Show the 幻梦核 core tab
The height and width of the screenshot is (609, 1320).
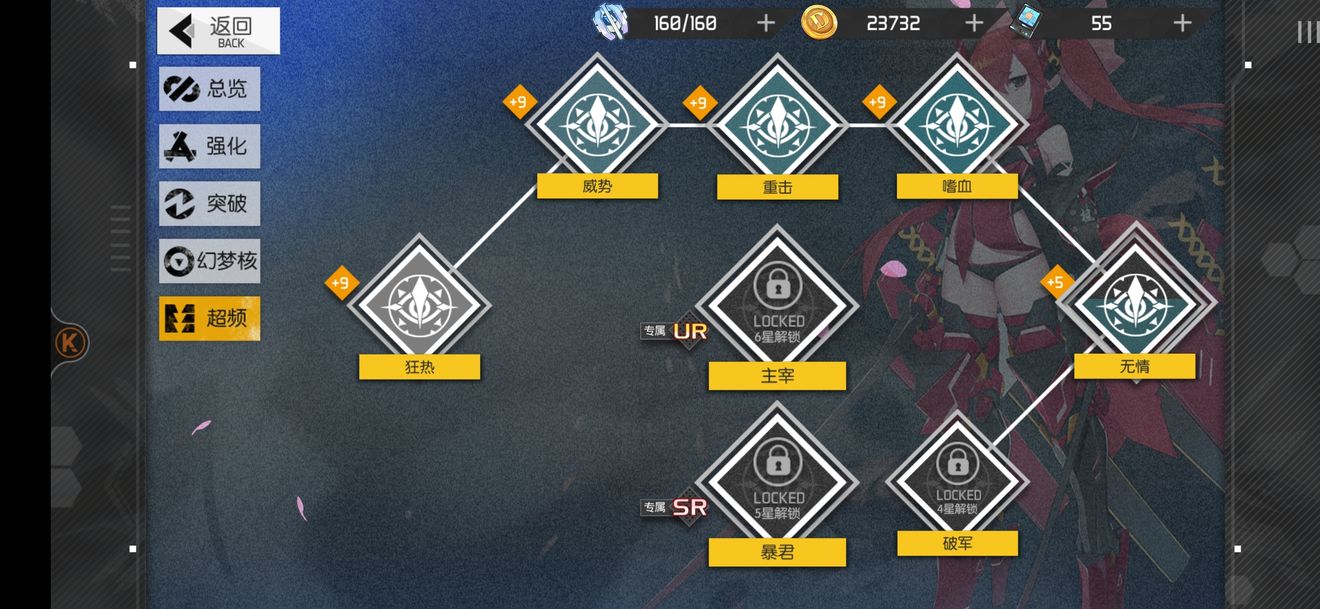[x=210, y=262]
